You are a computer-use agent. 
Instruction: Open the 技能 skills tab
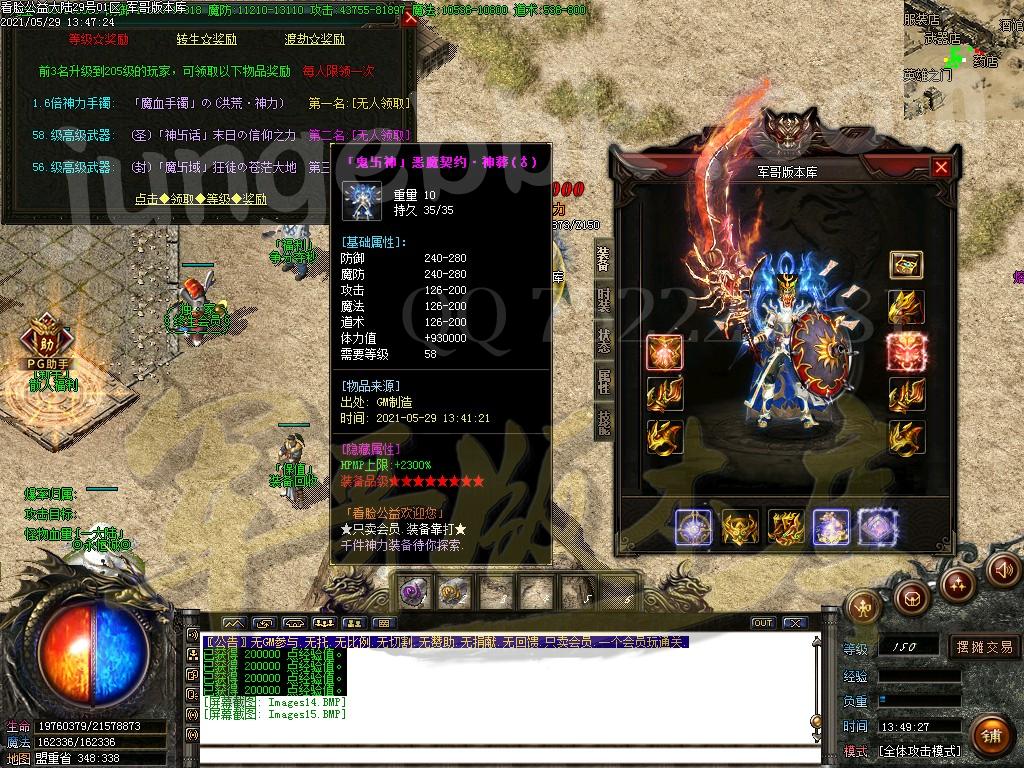coord(603,421)
